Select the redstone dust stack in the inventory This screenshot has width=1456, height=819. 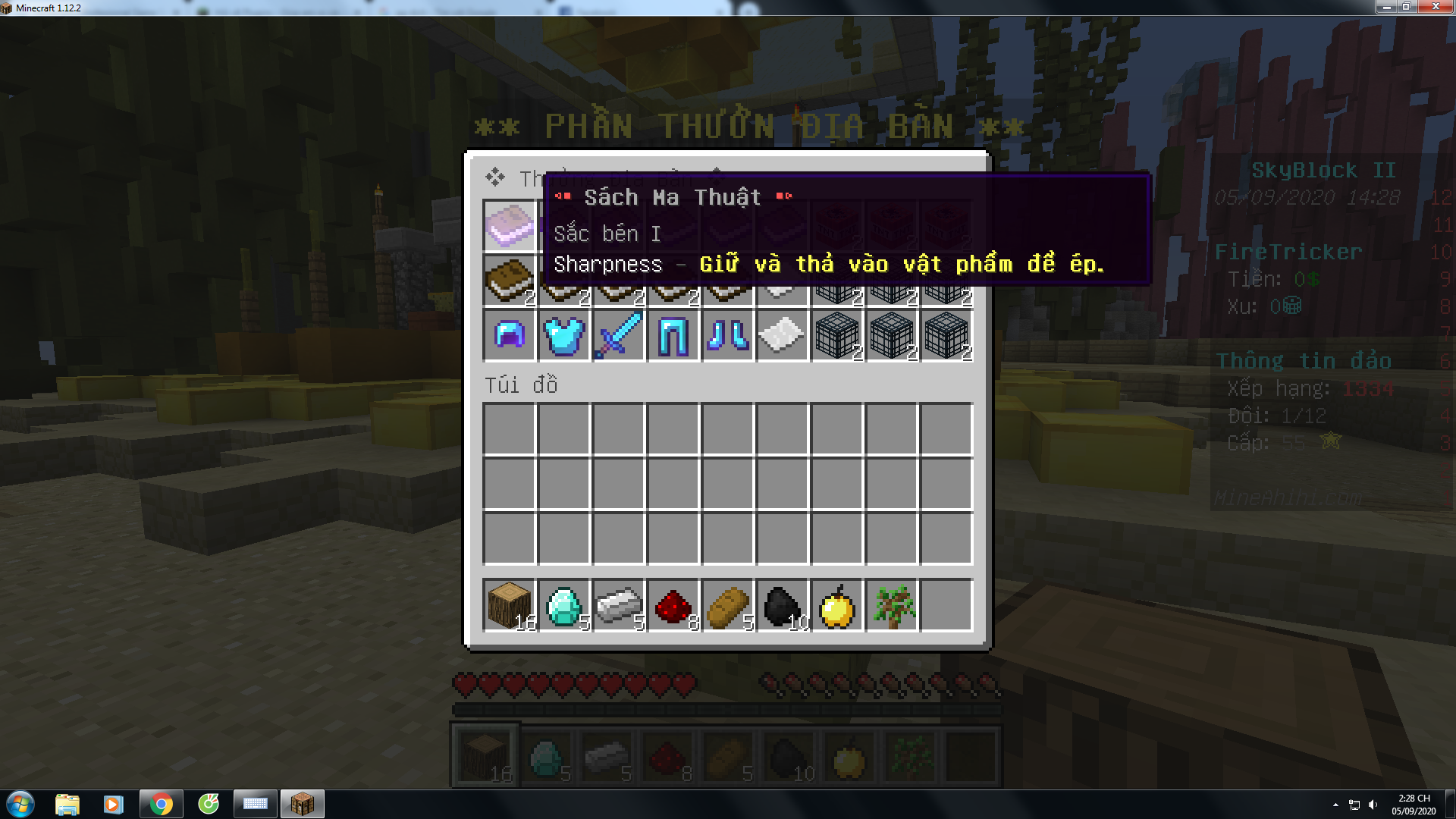(x=673, y=605)
